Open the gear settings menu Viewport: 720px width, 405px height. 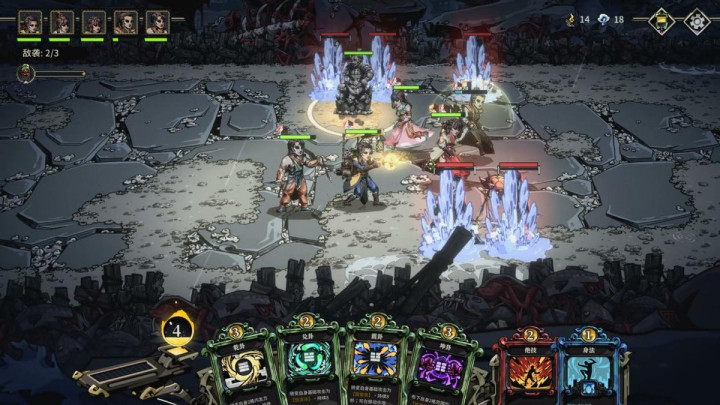[x=696, y=22]
